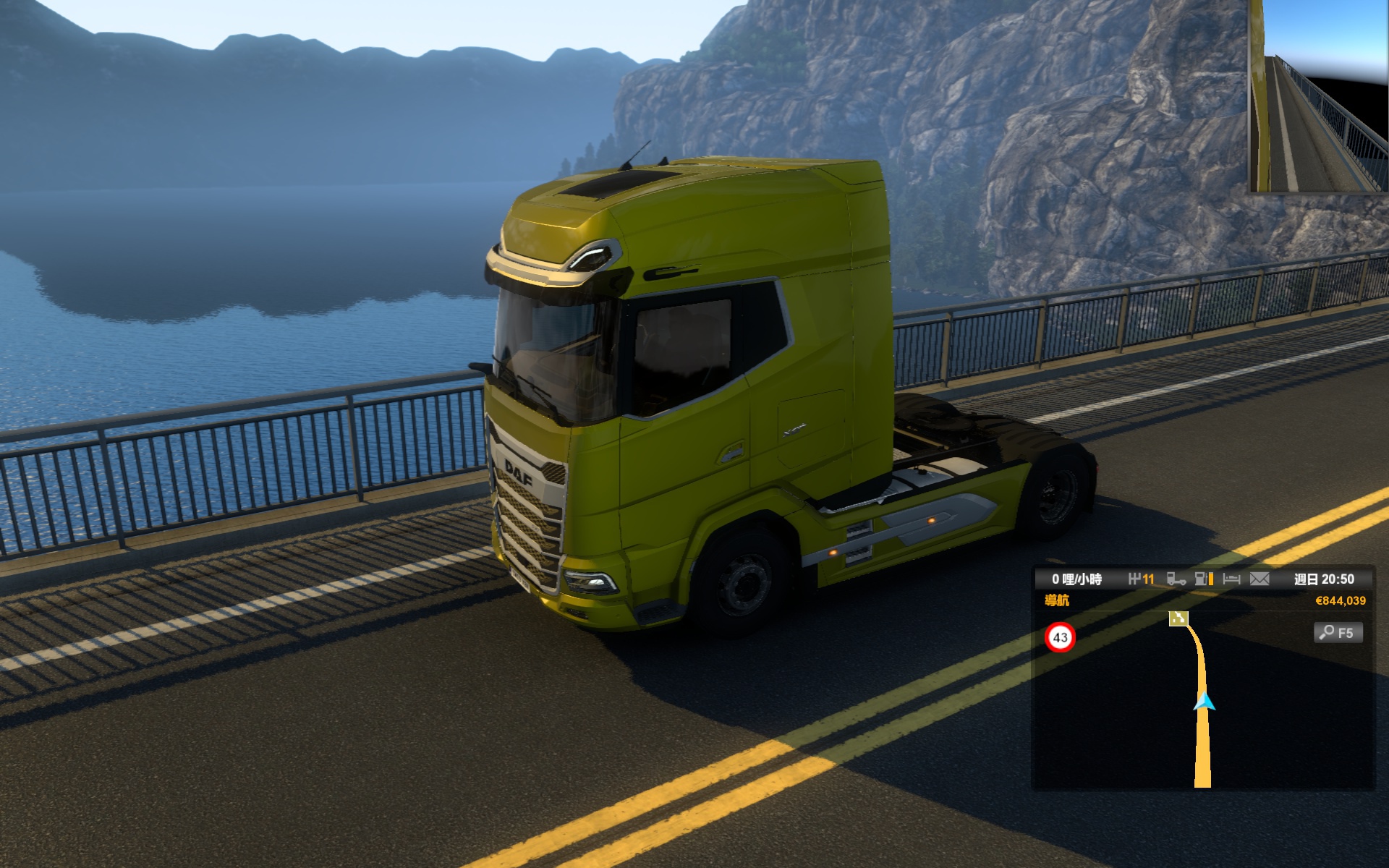Image resolution: width=1389 pixels, height=868 pixels.
Task: Select the bed rest icon
Action: pyautogui.click(x=1231, y=579)
